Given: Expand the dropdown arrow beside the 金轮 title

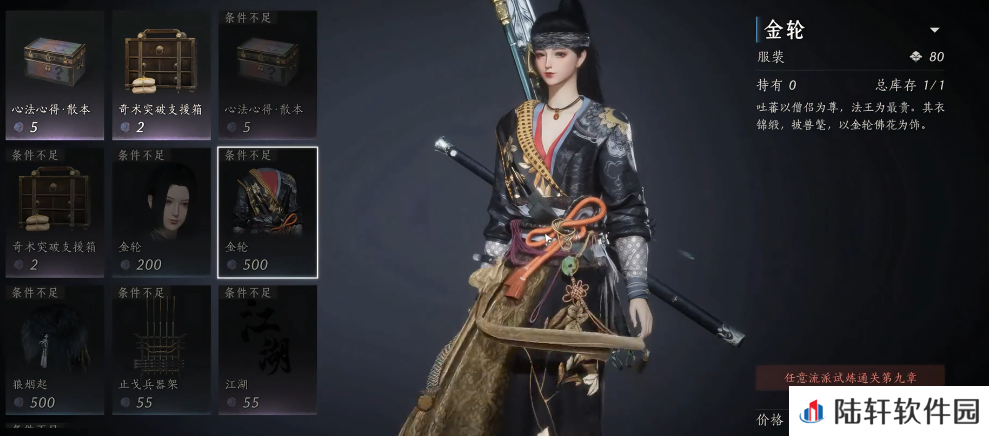Looking at the screenshot, I should pos(934,30).
